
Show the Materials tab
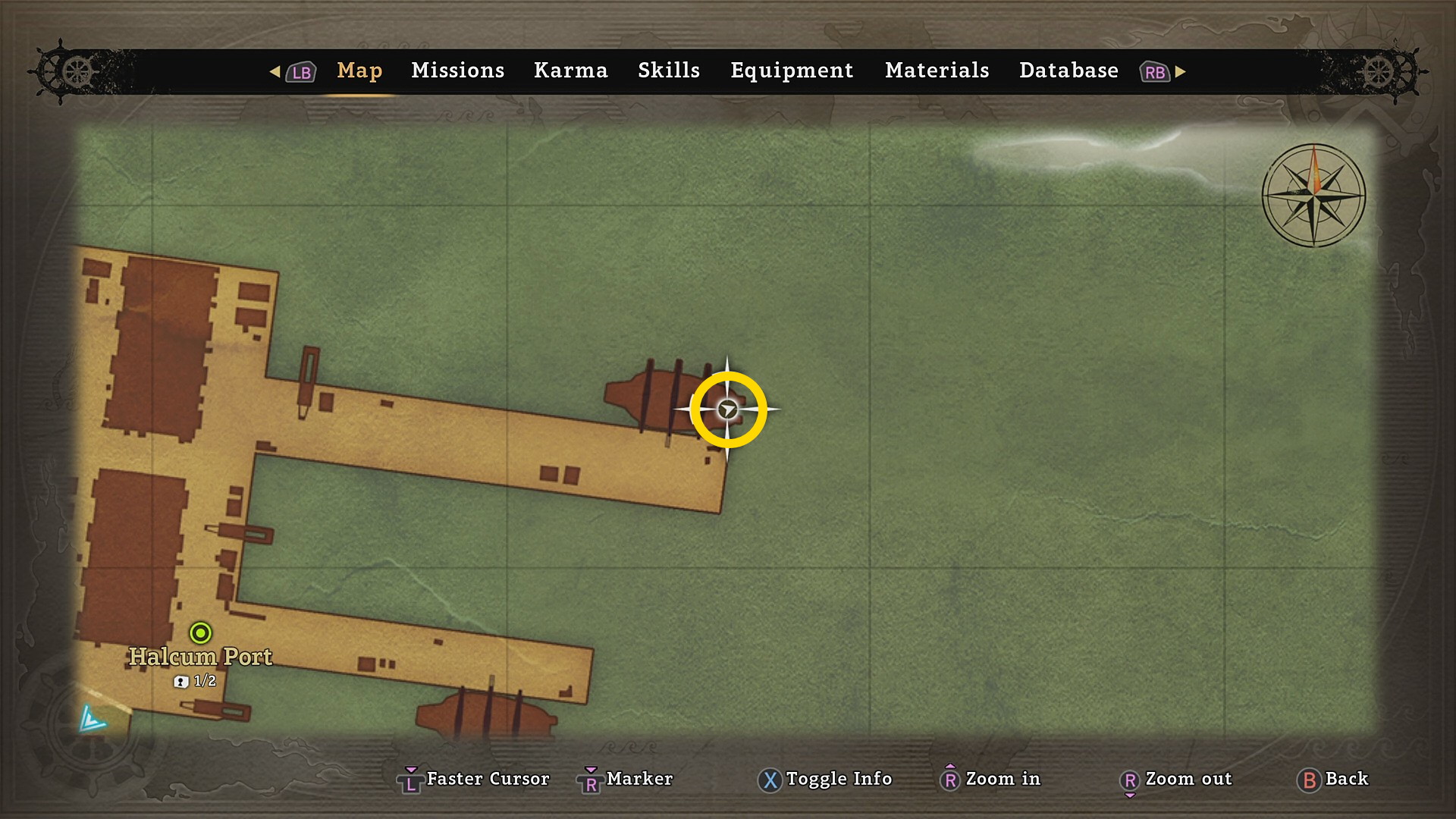pos(937,71)
